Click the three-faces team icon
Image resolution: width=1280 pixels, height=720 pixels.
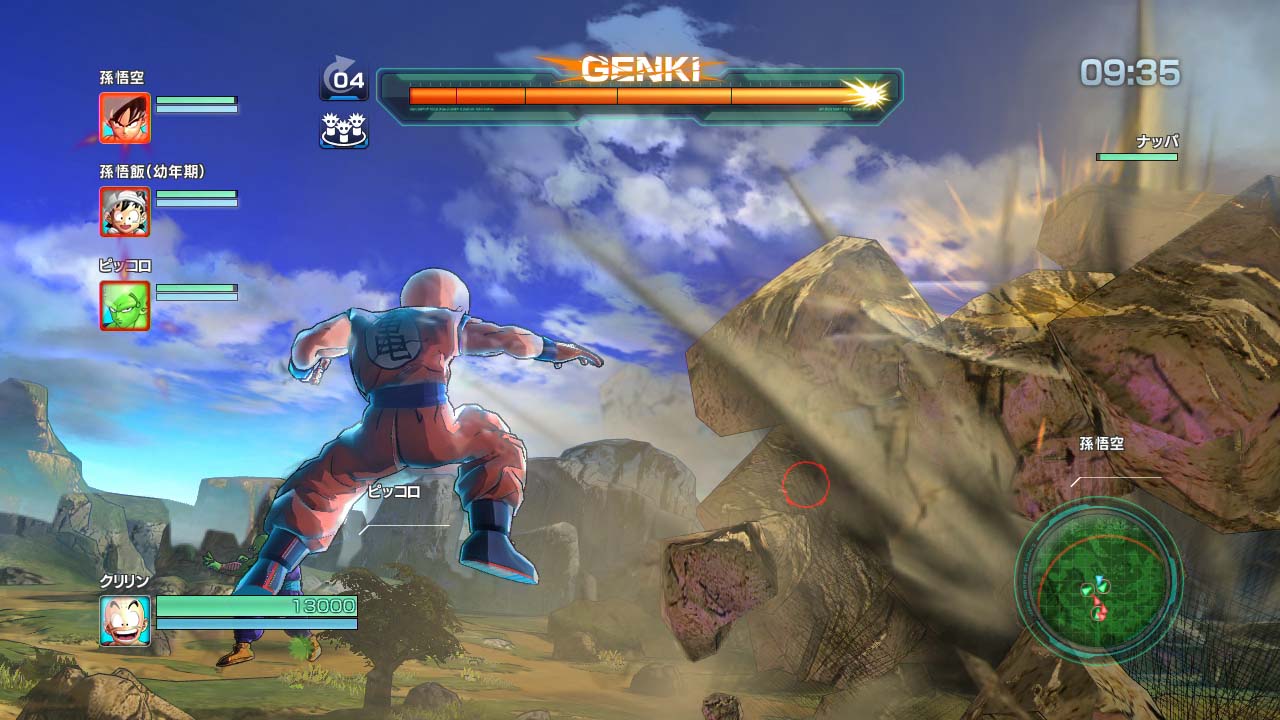[x=343, y=130]
